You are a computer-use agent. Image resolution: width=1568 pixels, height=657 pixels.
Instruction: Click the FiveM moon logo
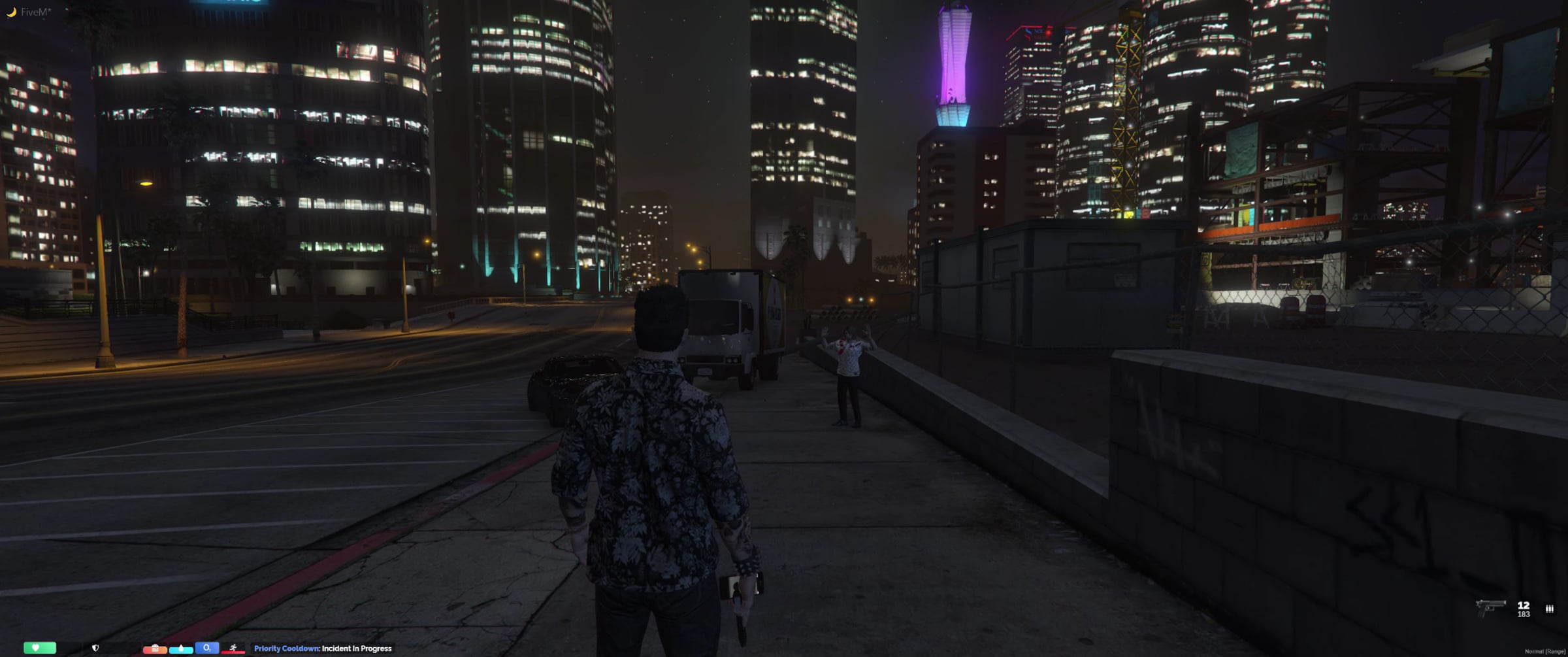[x=11, y=12]
